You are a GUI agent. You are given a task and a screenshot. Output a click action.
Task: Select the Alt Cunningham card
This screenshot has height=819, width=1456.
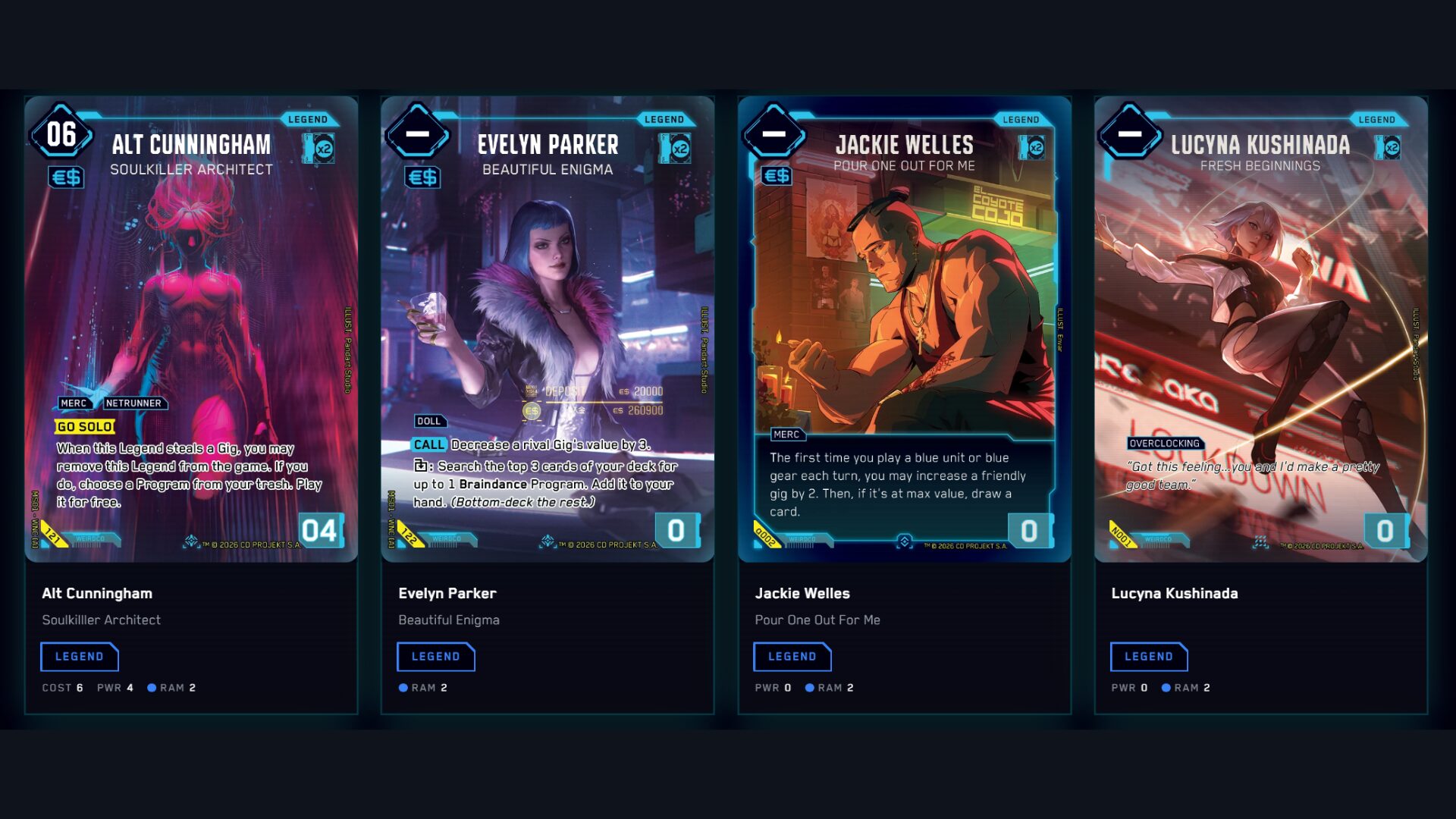[191, 329]
